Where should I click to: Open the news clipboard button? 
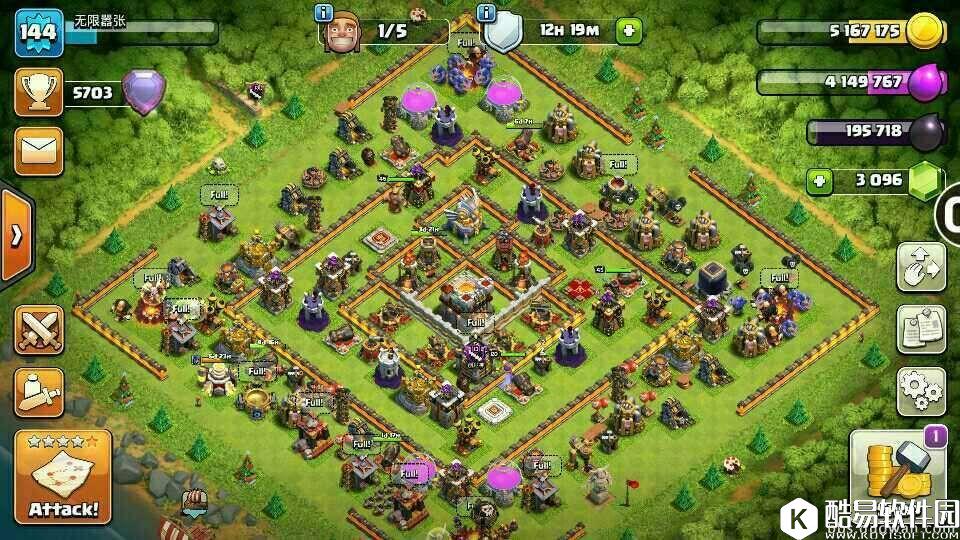pyautogui.click(x=921, y=329)
